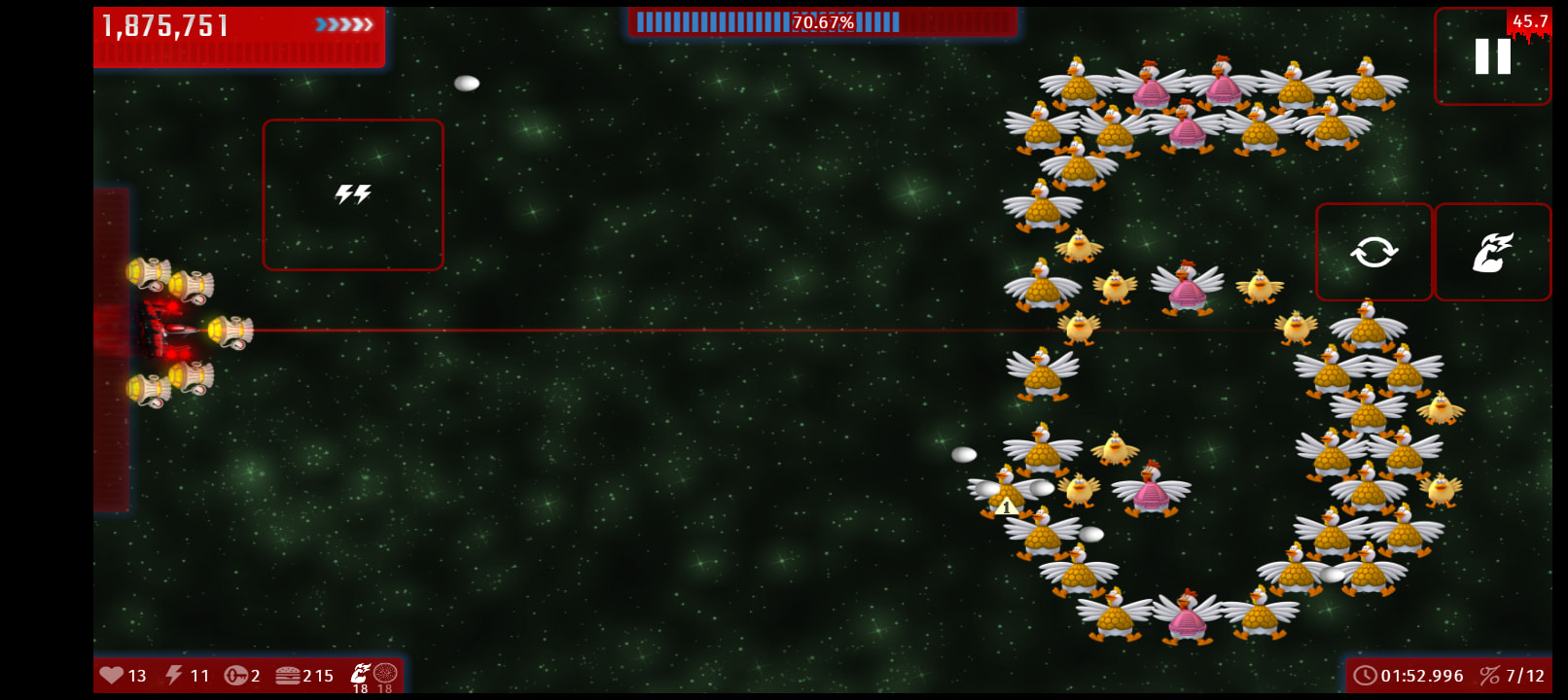Activate the circular arrows swap button
This screenshot has height=700, width=1568.
1373,252
